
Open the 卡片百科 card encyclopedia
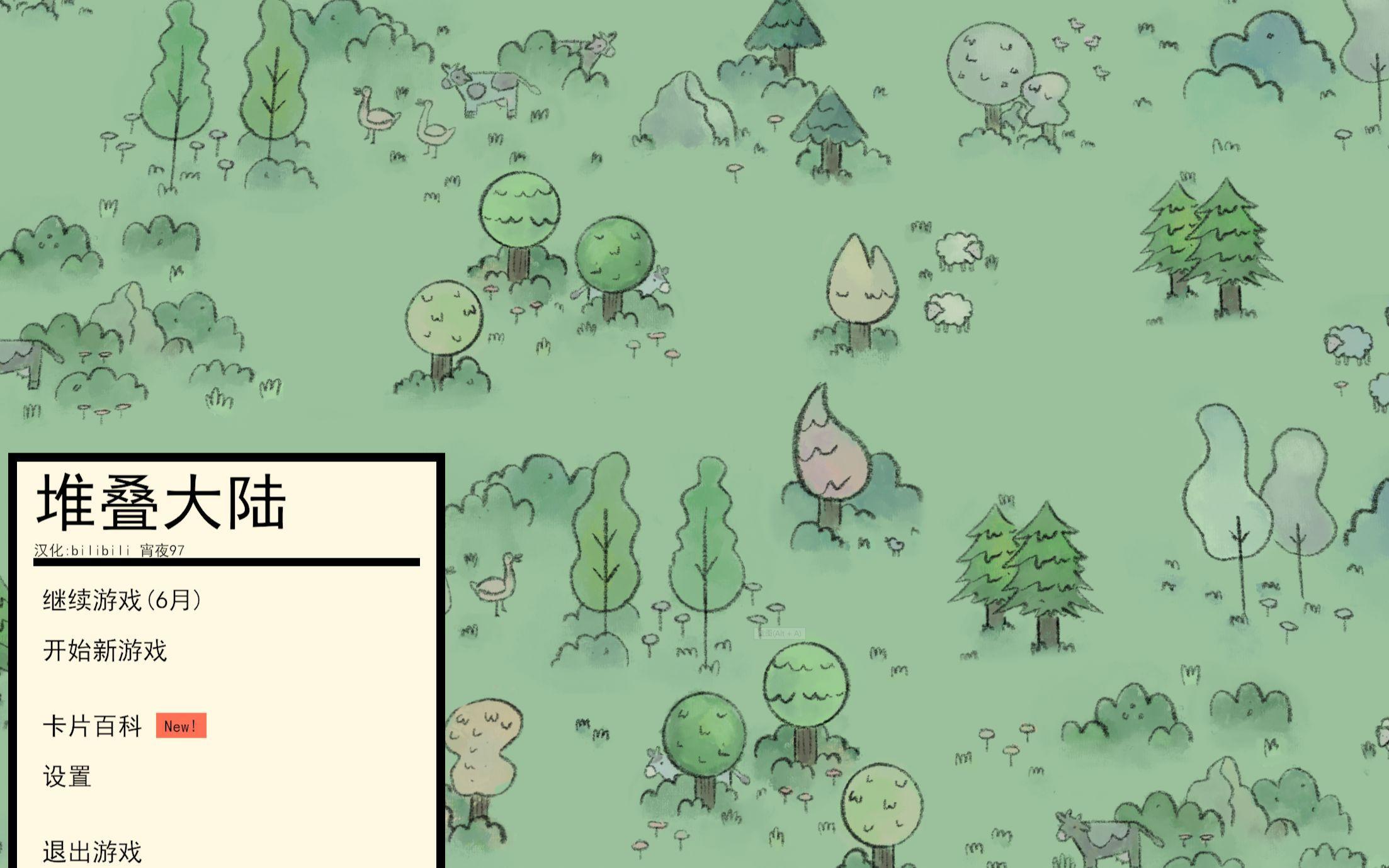[x=93, y=726]
